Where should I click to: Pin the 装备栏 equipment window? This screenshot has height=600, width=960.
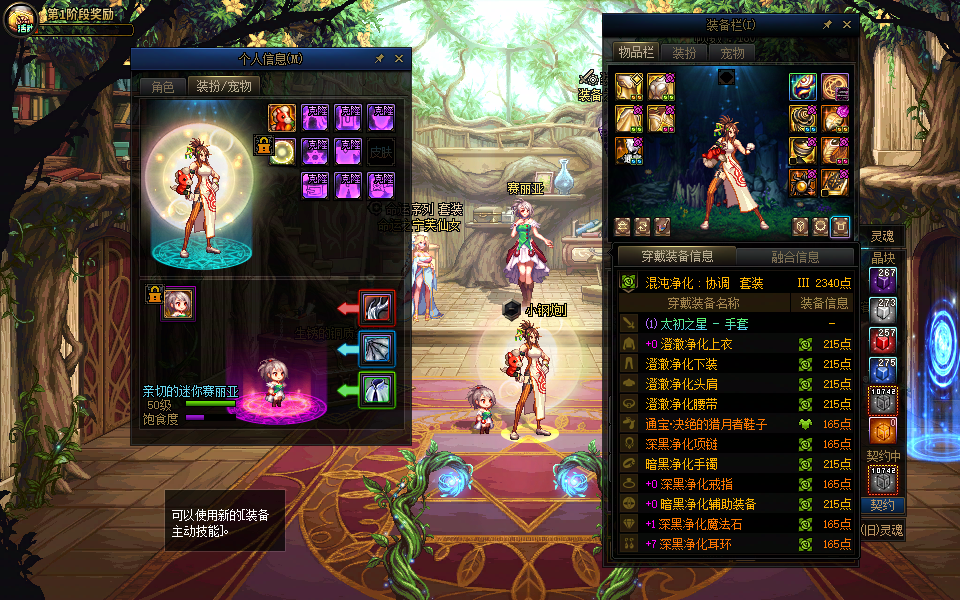click(x=827, y=25)
